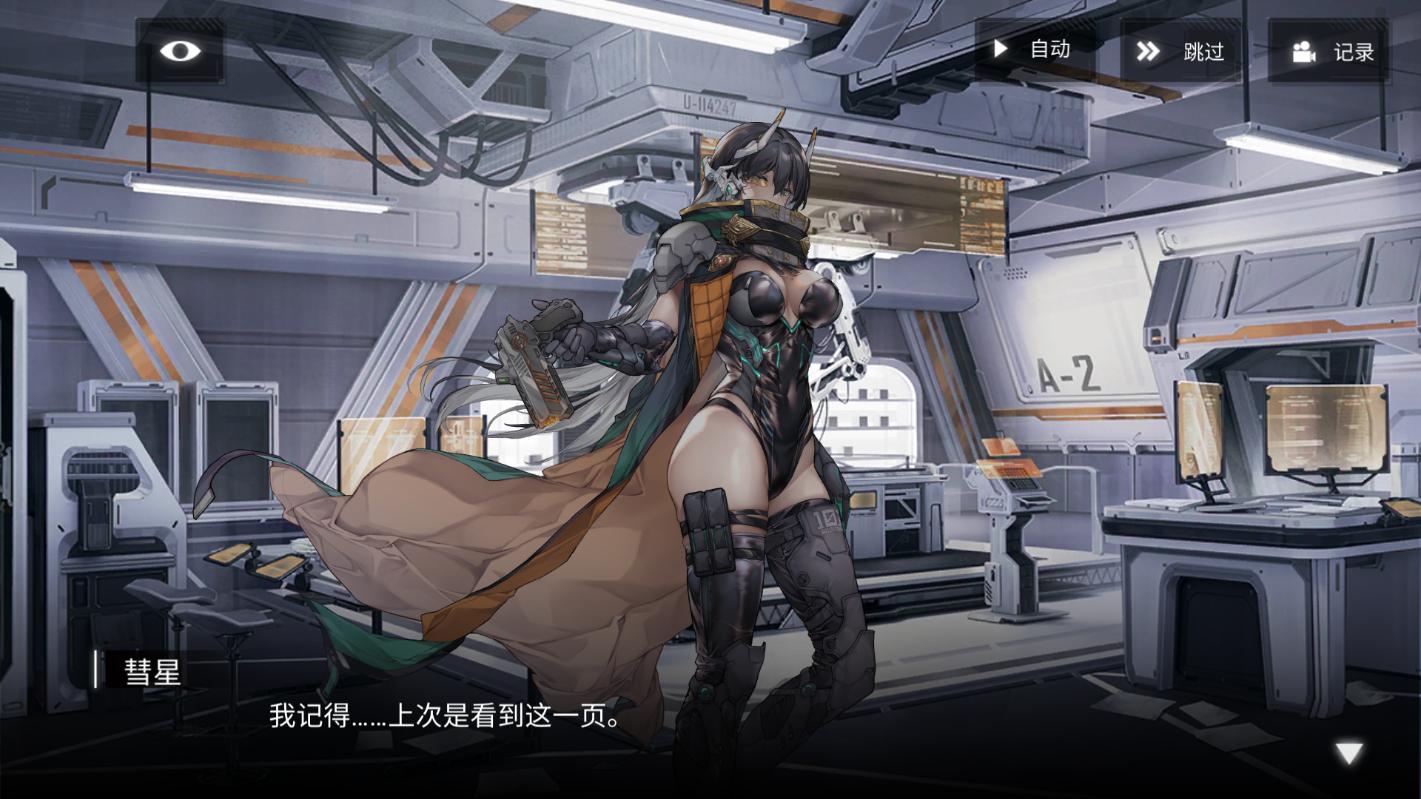1421x799 pixels.
Task: Enable auto-play with the 自动 button
Action: pos(1033,50)
